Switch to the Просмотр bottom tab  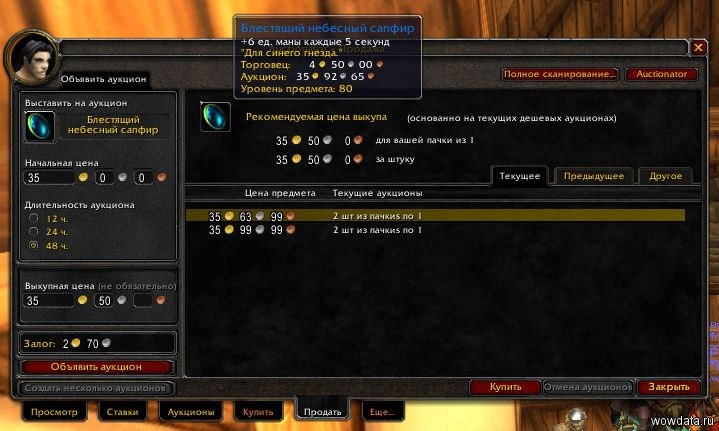54,411
